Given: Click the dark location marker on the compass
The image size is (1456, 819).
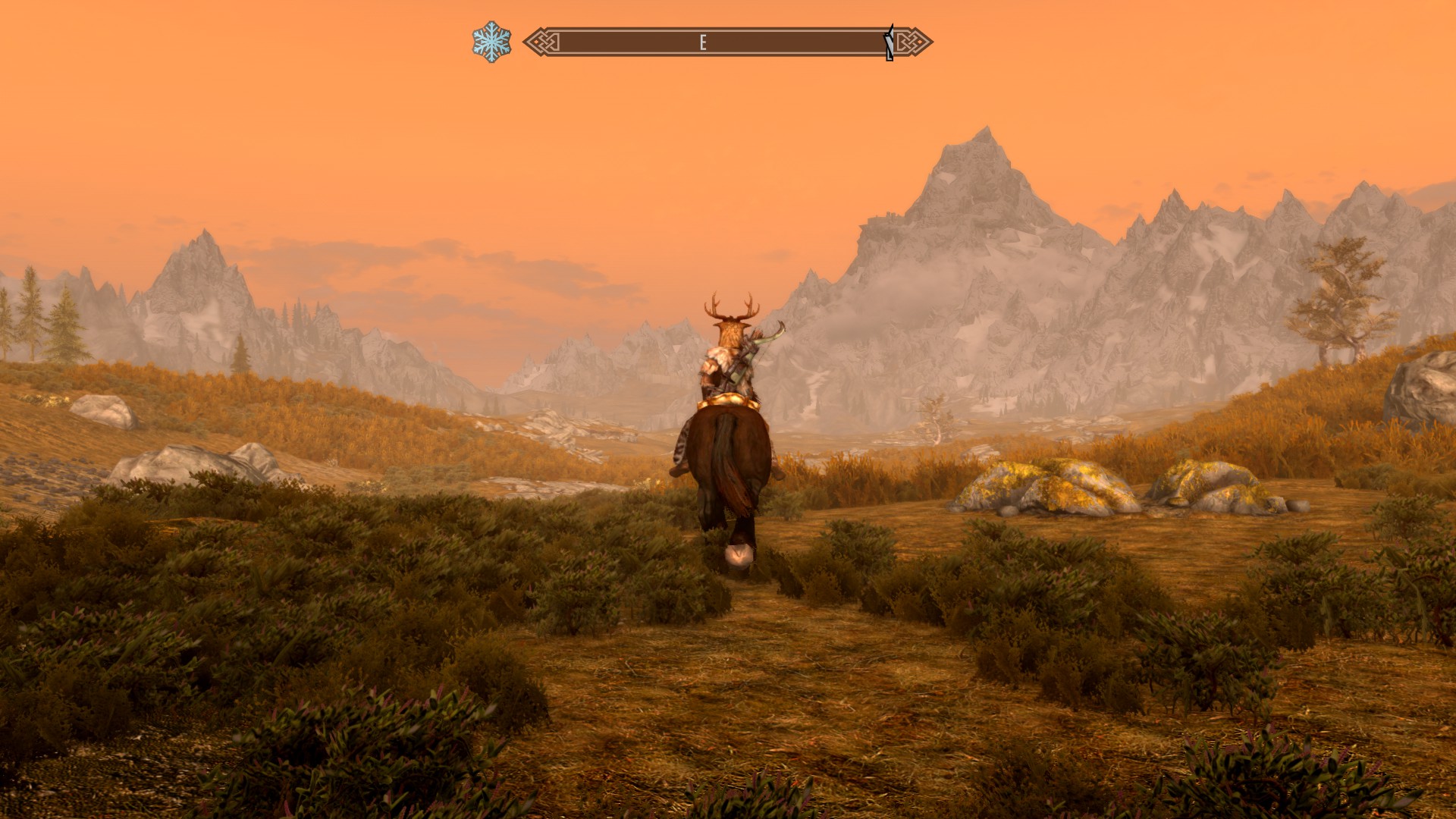Looking at the screenshot, I should tap(889, 42).
